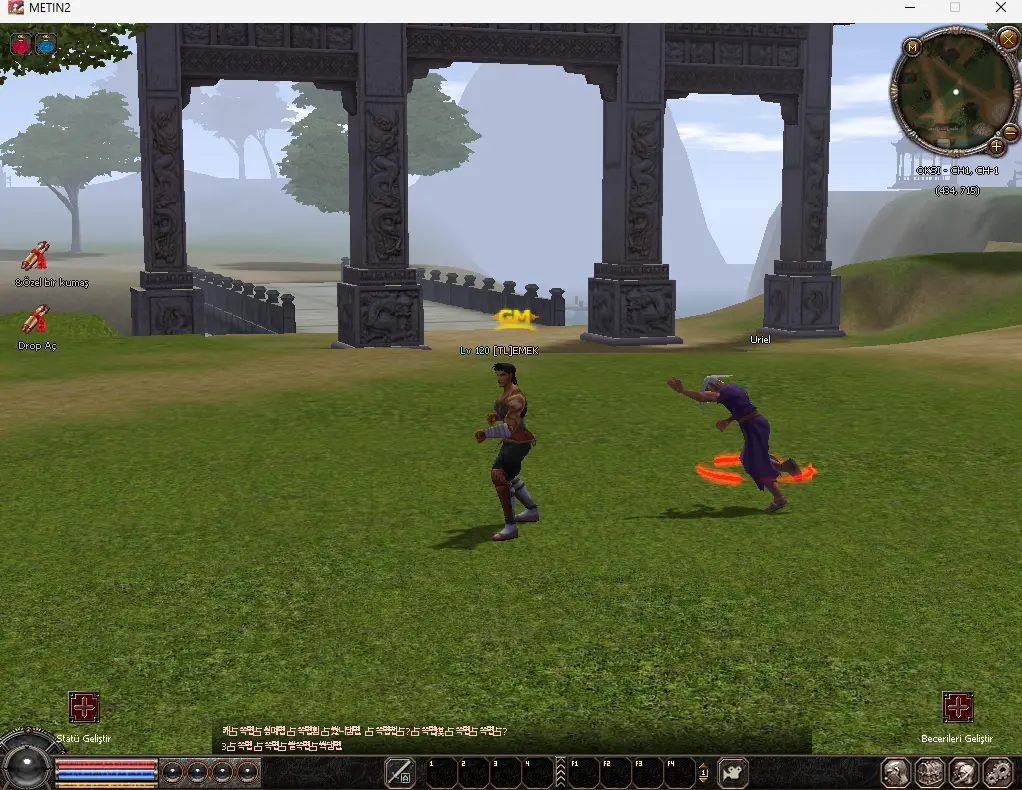1022x790 pixels.
Task: Select the red potion buff icon
Action: tap(22, 44)
